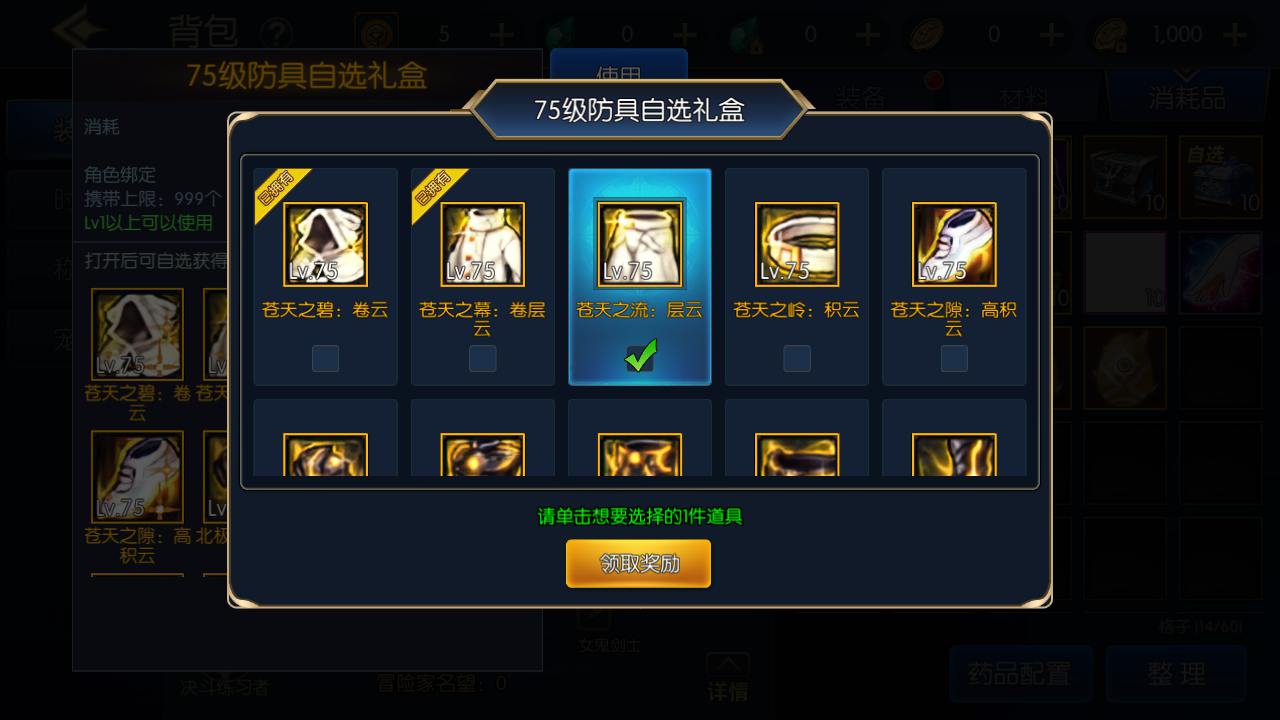Viewport: 1280px width, 720px height.
Task: Choose the 苍天之隙：高积云 shoes item
Action: (954, 245)
